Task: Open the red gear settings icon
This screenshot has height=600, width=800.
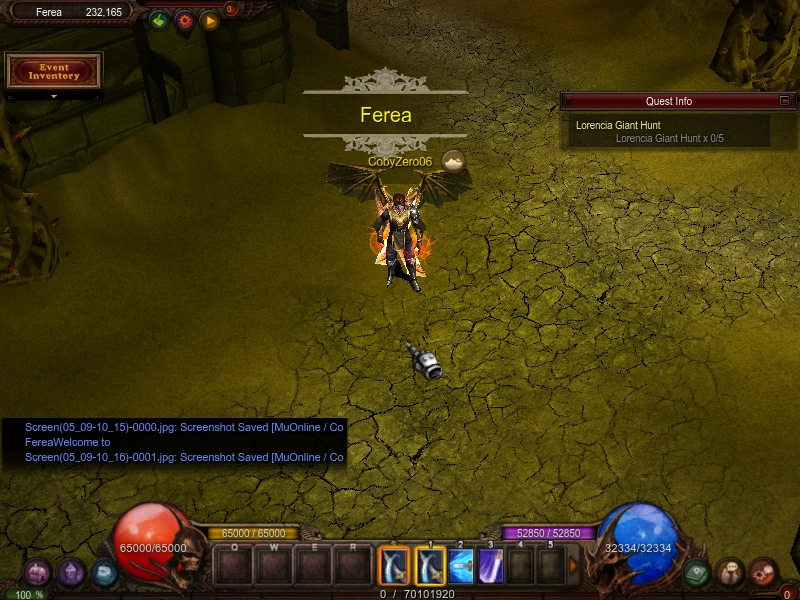Action: tap(184, 20)
